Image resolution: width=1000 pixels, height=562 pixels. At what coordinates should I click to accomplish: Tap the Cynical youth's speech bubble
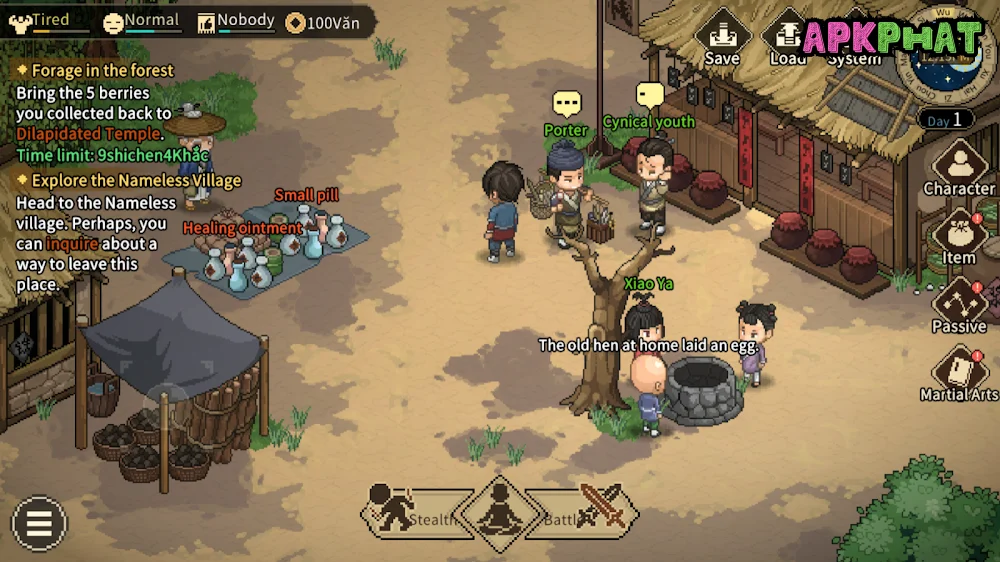coord(650,96)
